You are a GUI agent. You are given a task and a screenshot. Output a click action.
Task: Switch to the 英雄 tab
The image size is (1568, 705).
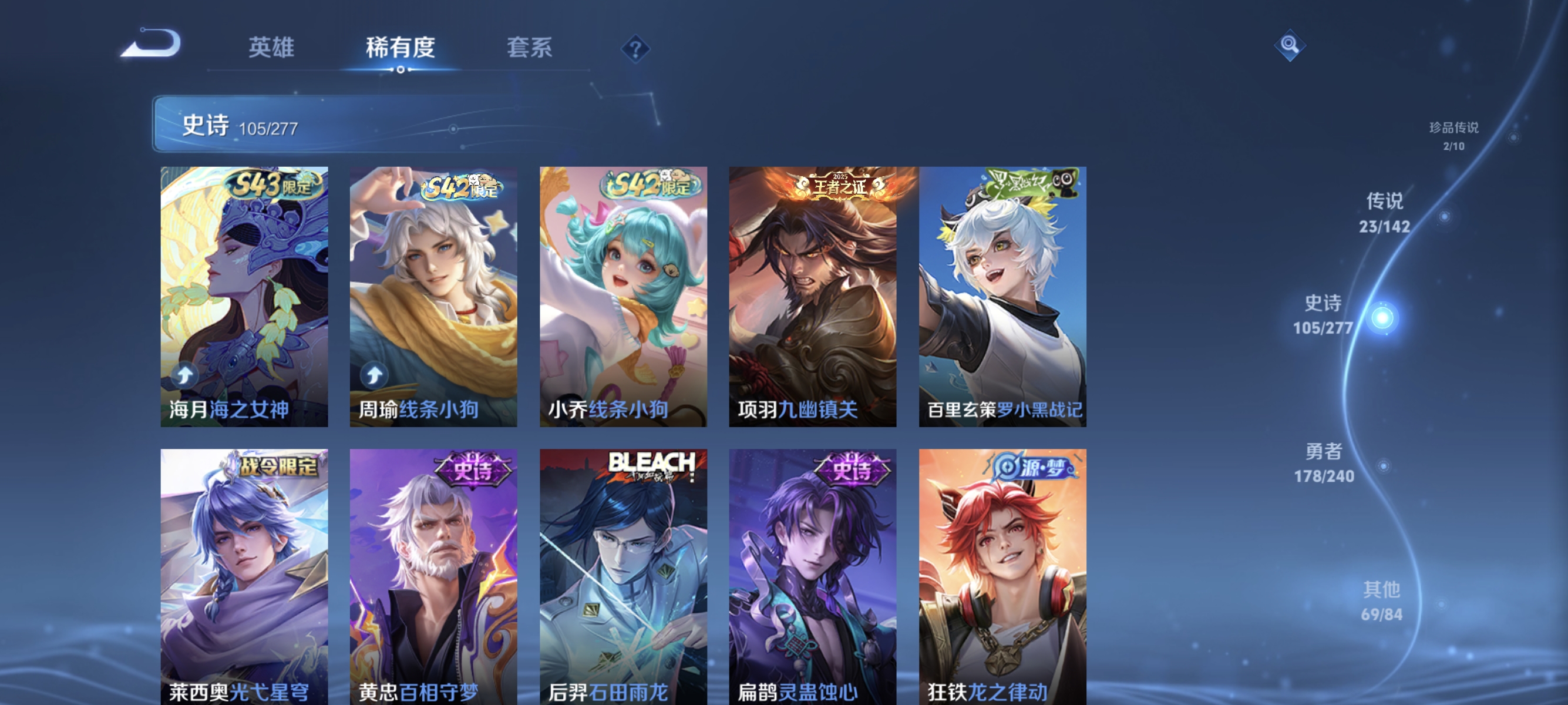click(x=271, y=48)
